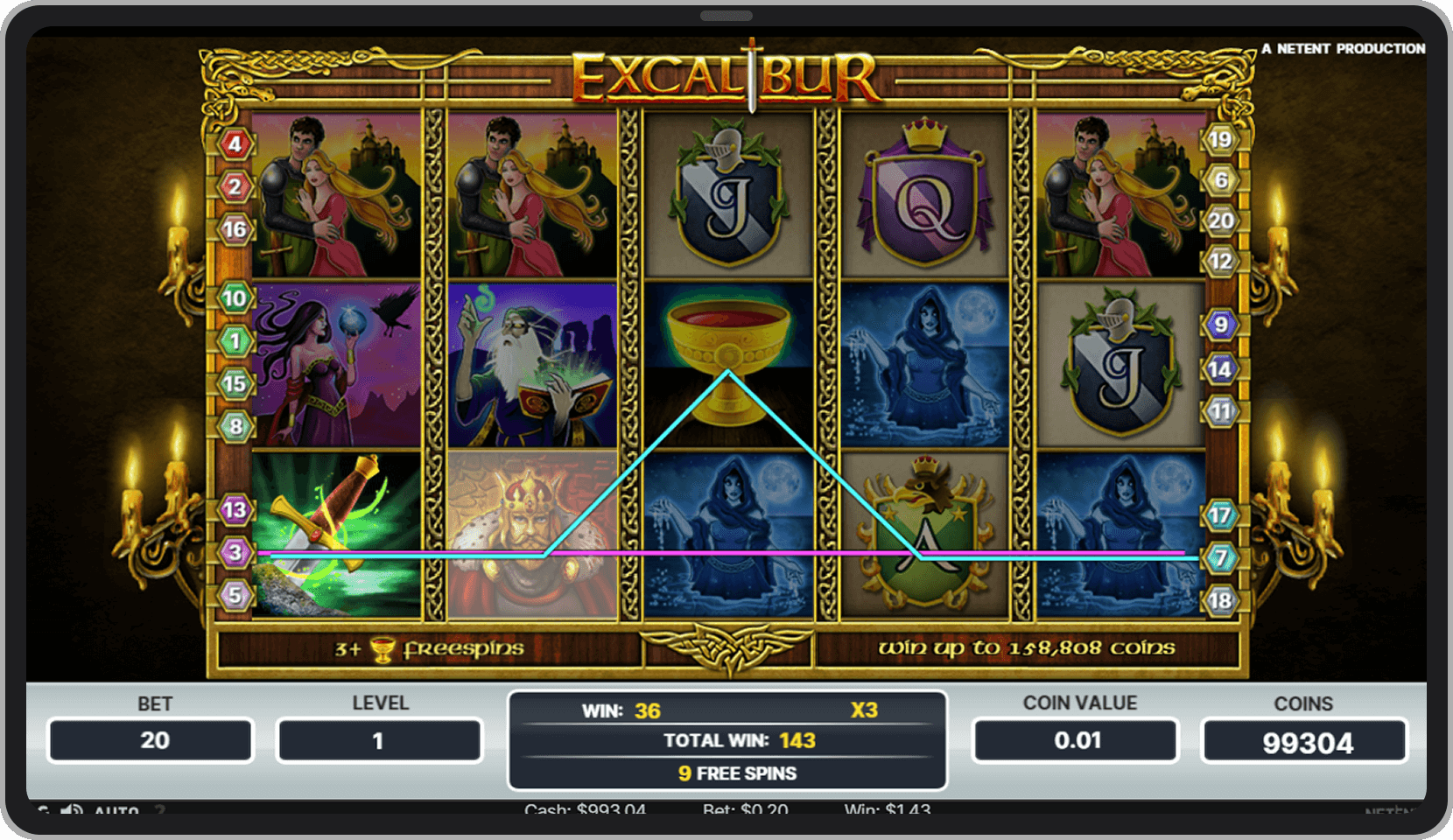This screenshot has width=1453, height=840.
Task: Click the raven sorceress symbol
Action: (337, 363)
